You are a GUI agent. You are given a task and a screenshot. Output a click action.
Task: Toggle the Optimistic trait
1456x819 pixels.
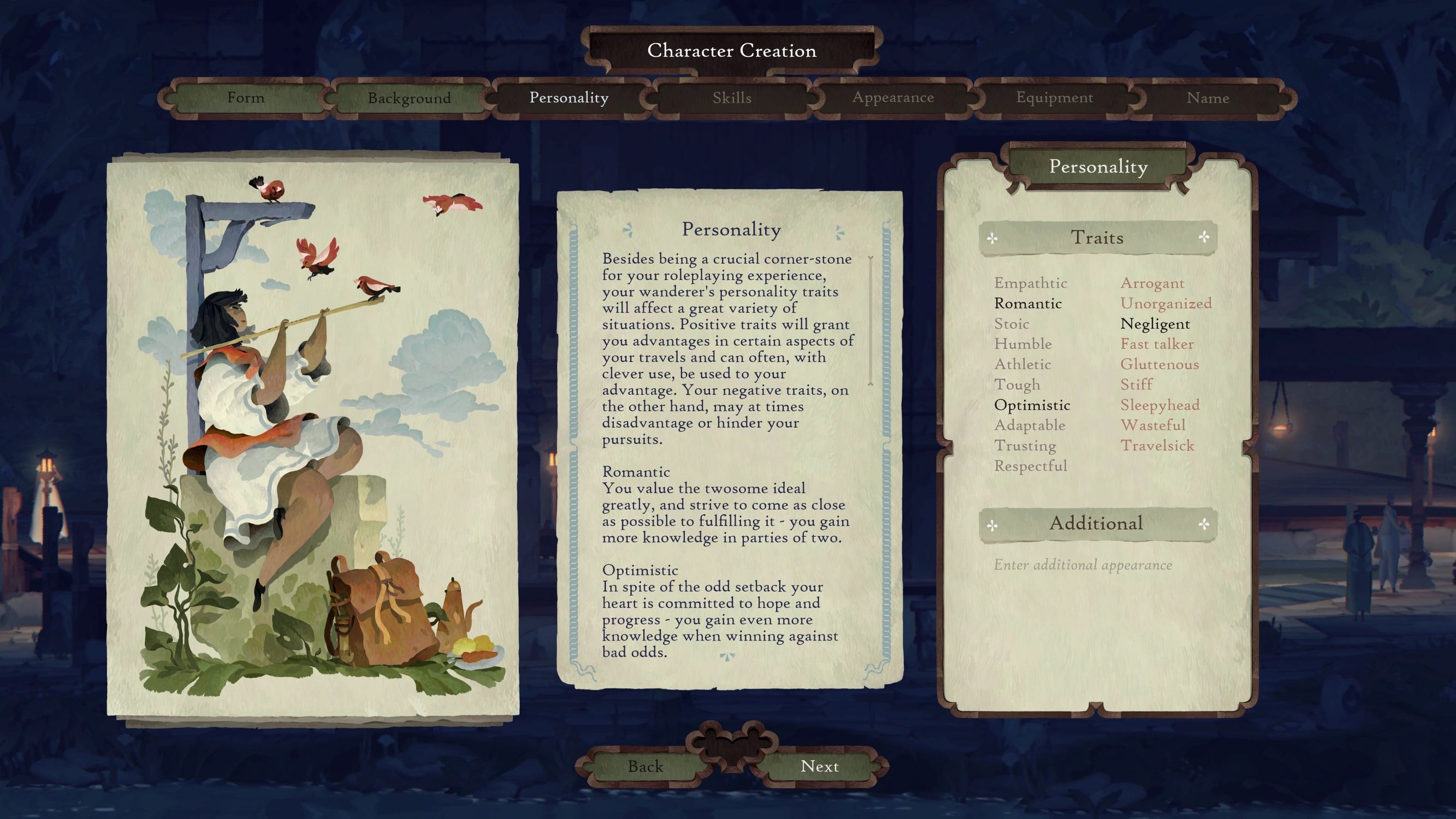[x=1032, y=405]
